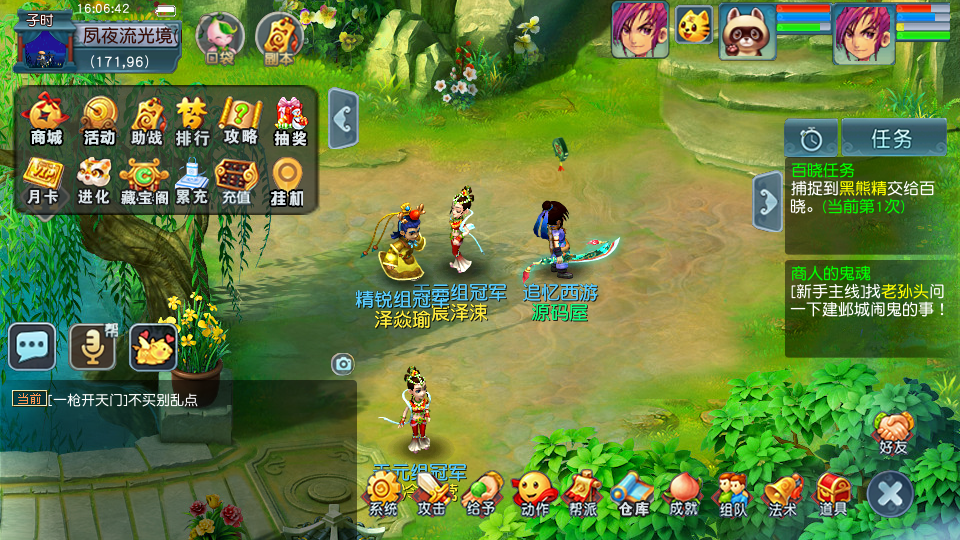The width and height of the screenshot is (960, 540).
Task: Close the bottom menu with X button
Action: [889, 493]
